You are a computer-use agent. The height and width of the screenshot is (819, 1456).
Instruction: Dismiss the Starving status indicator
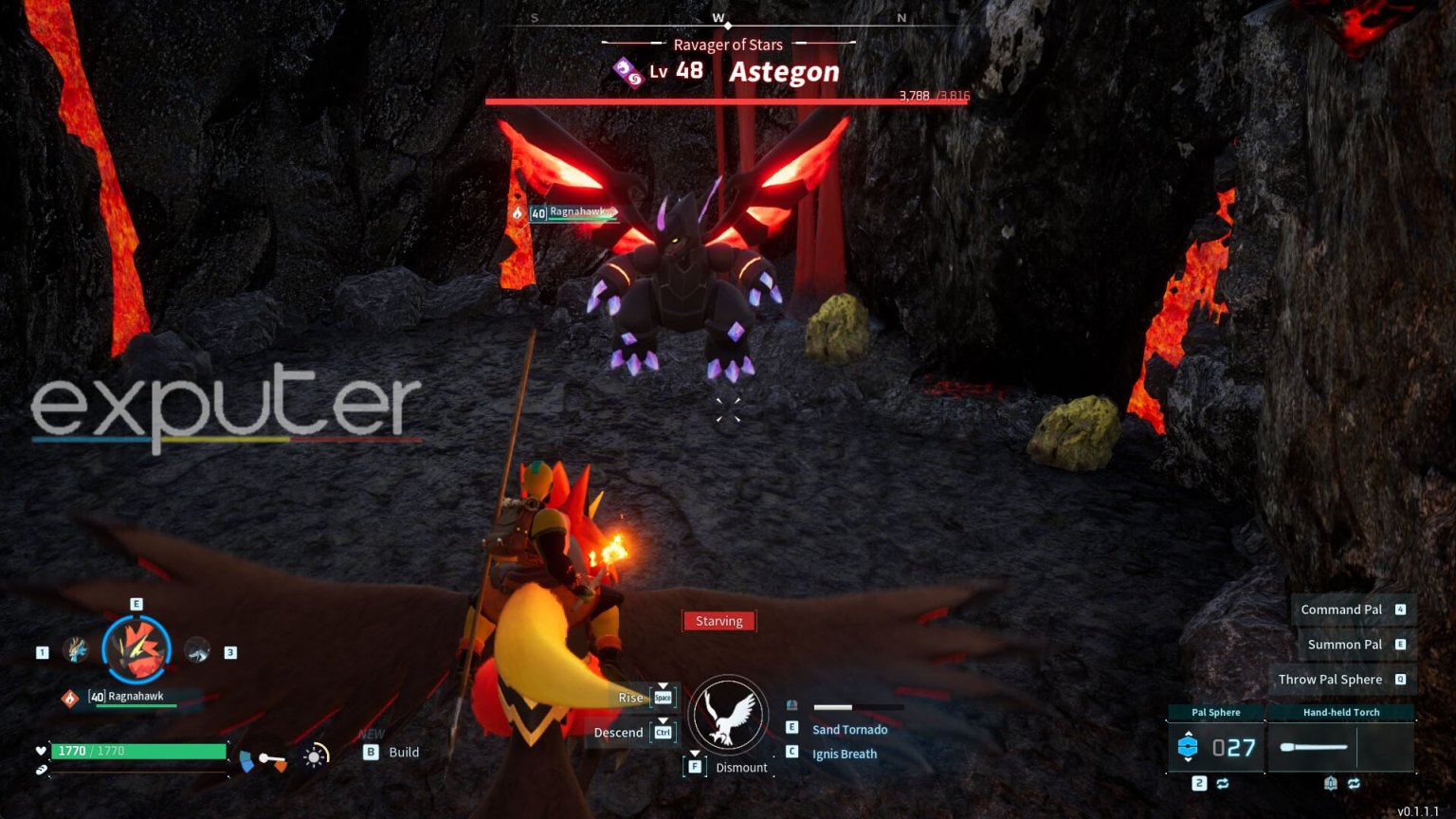(x=719, y=621)
